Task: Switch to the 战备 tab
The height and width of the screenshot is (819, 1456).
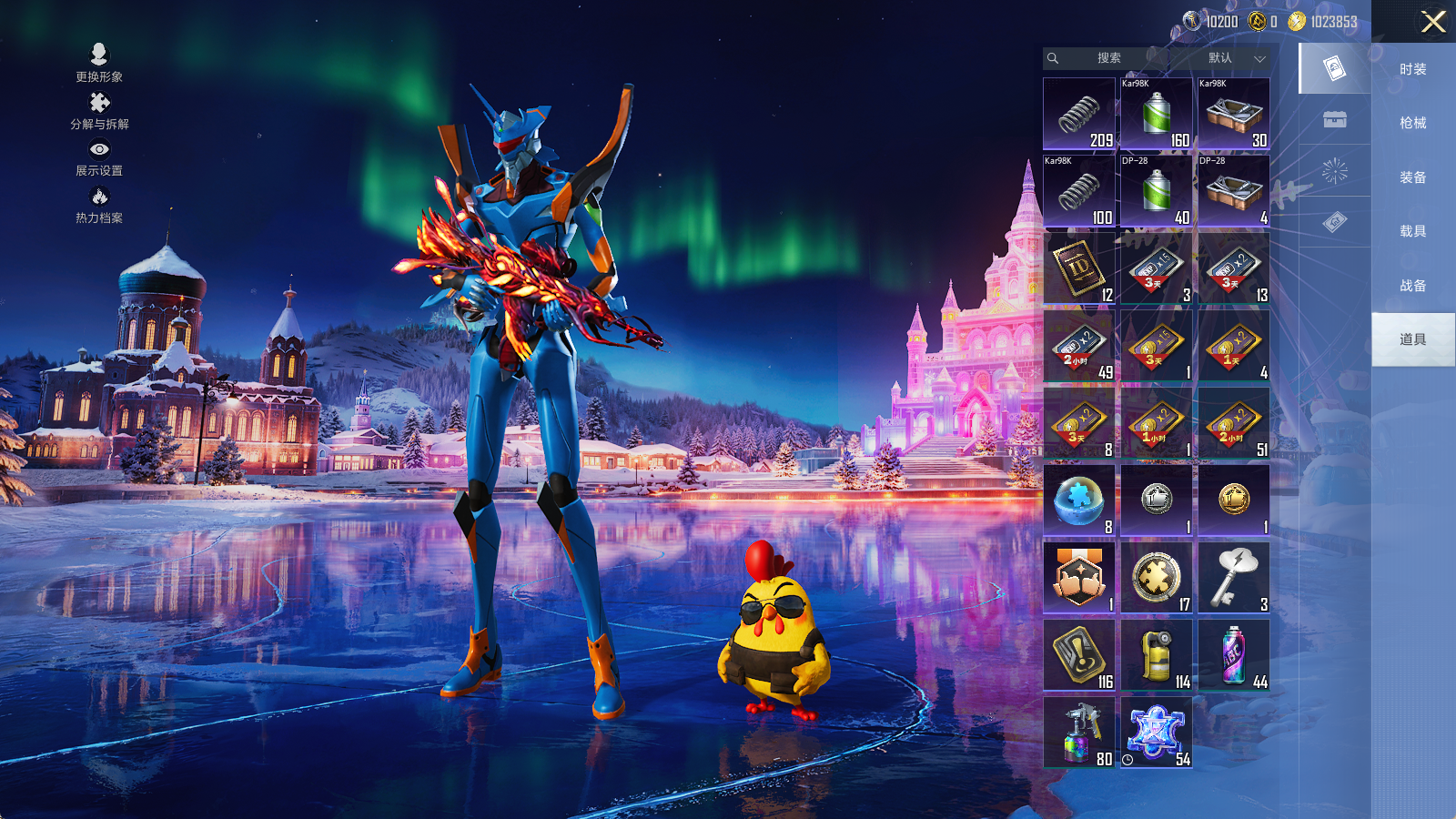Action: click(1412, 286)
